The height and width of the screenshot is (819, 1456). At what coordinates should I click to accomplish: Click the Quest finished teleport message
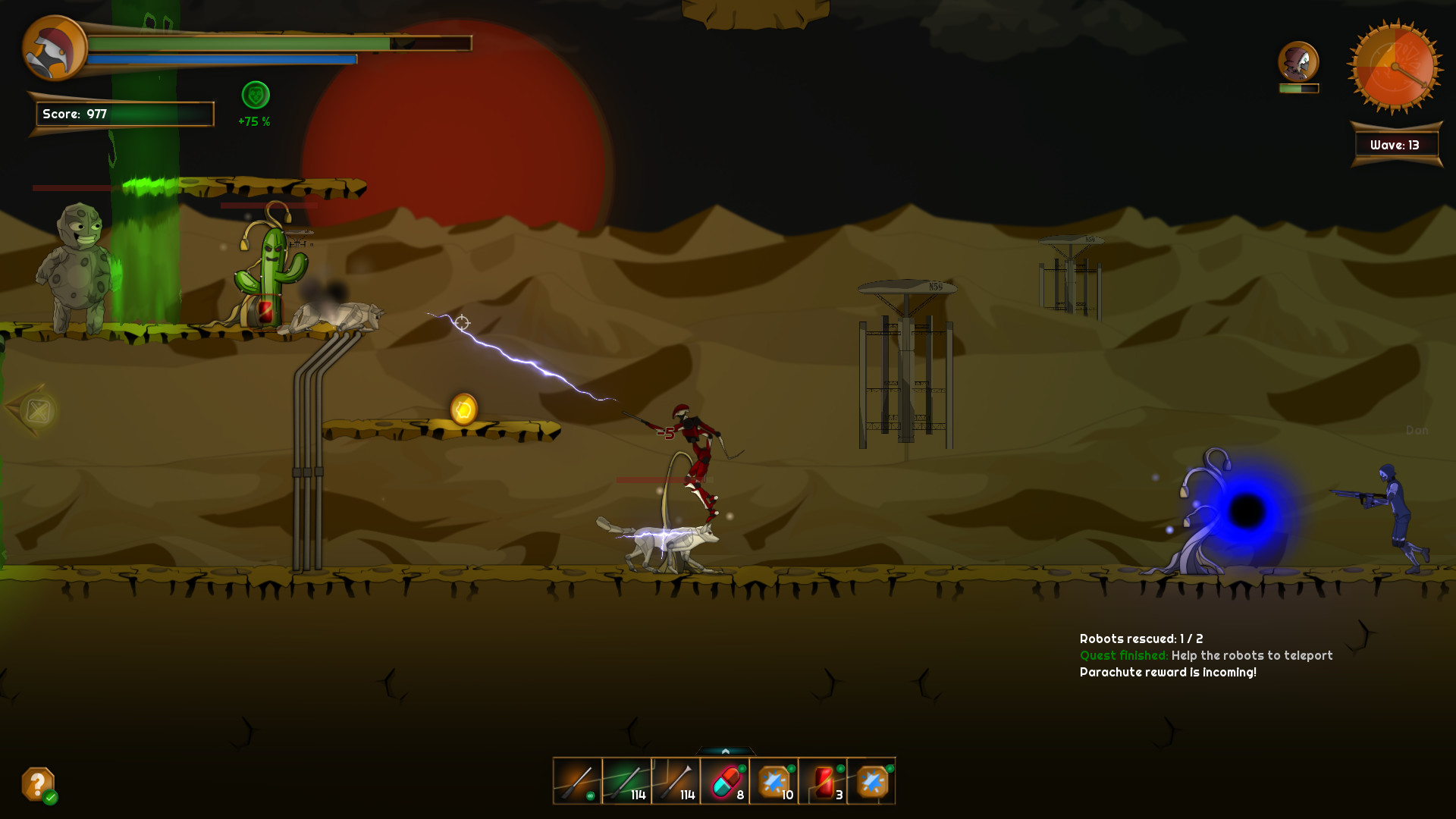click(x=1206, y=655)
